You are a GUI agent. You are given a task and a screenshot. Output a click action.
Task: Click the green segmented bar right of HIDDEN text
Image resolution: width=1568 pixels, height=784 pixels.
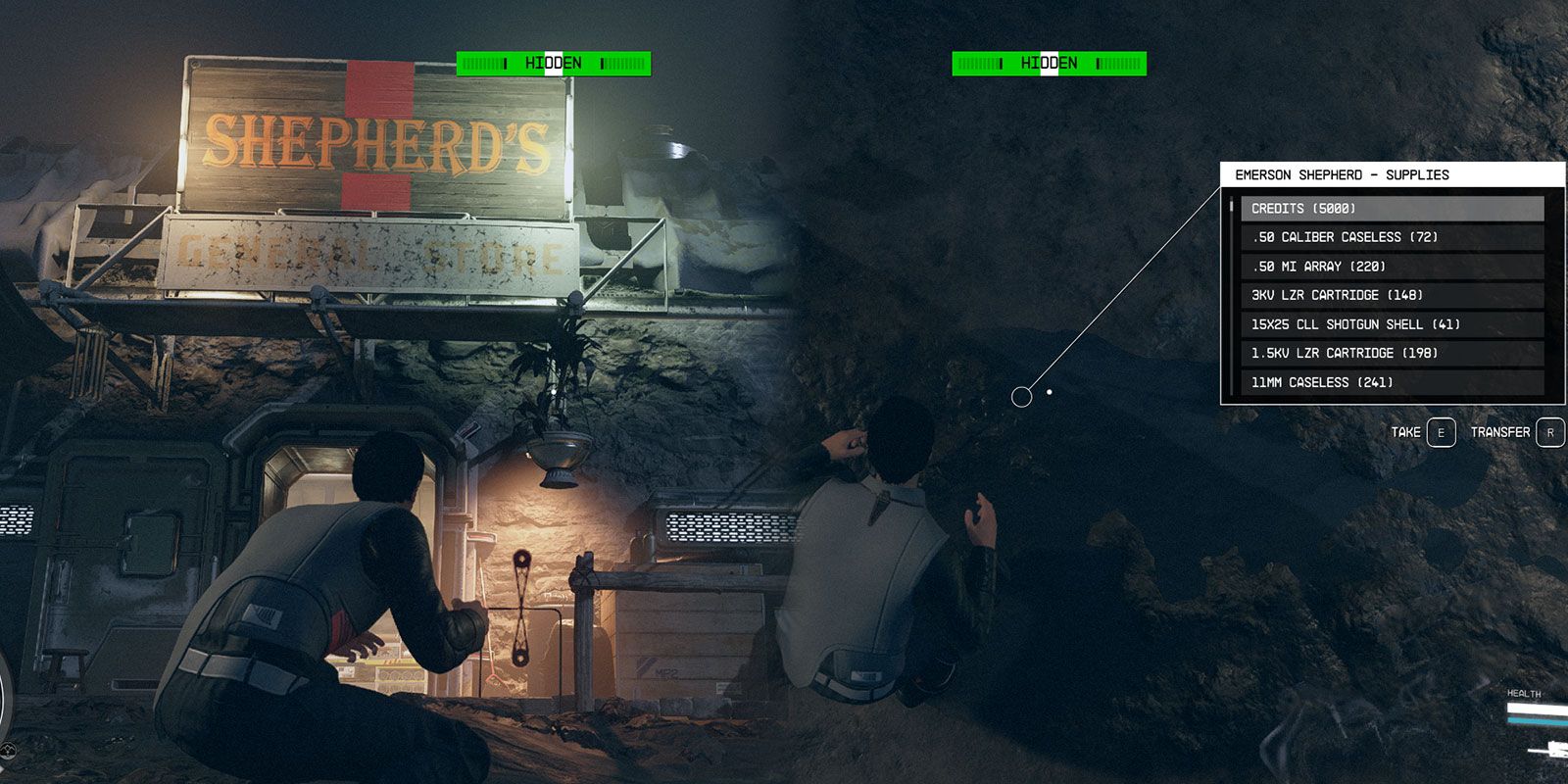tap(621, 64)
